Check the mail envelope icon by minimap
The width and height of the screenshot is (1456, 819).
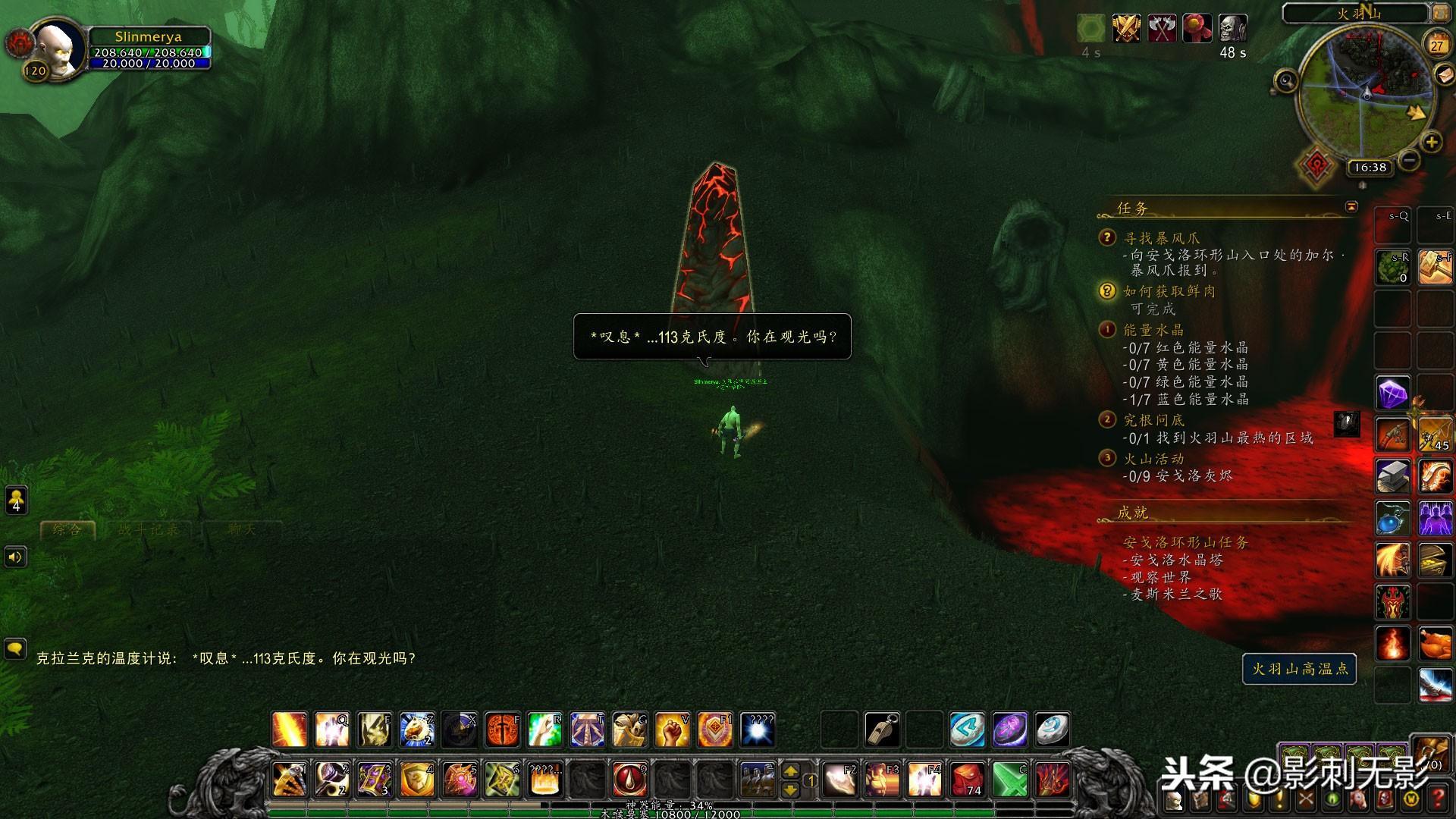(x=1443, y=74)
